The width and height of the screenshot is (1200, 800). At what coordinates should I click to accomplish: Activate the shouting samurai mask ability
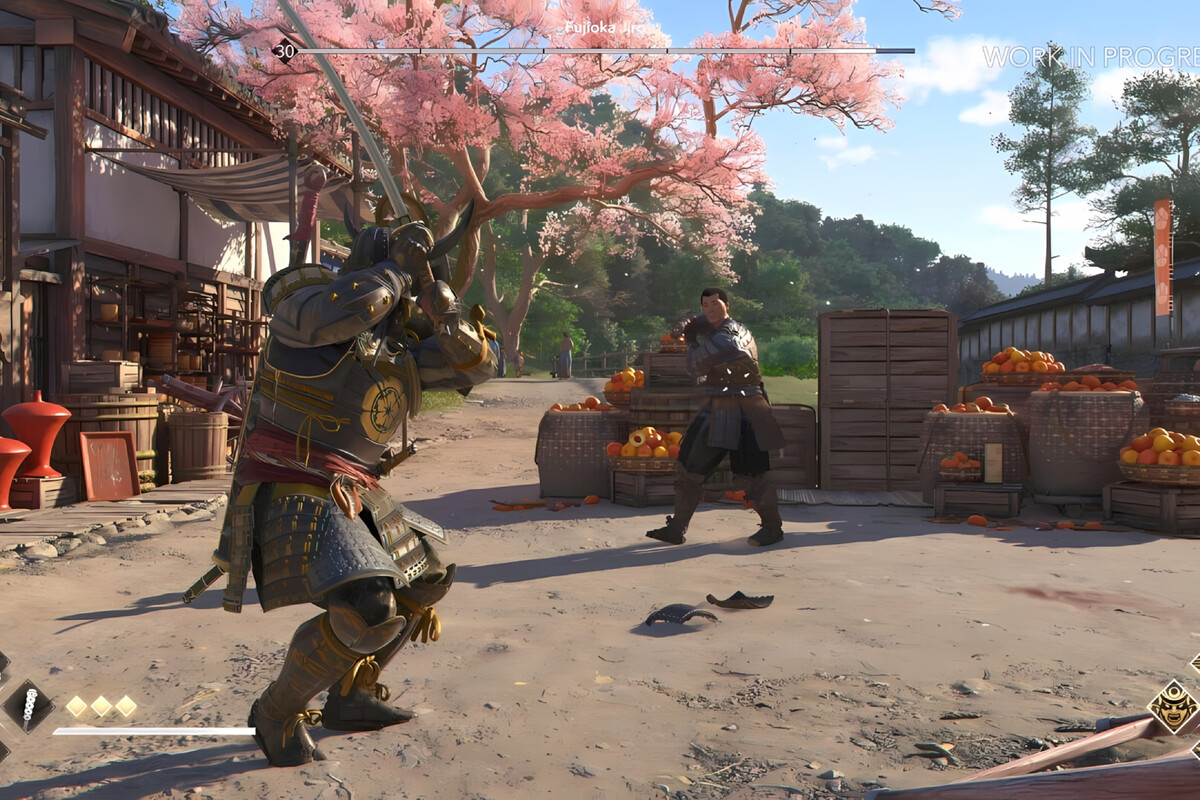pyautogui.click(x=1172, y=706)
